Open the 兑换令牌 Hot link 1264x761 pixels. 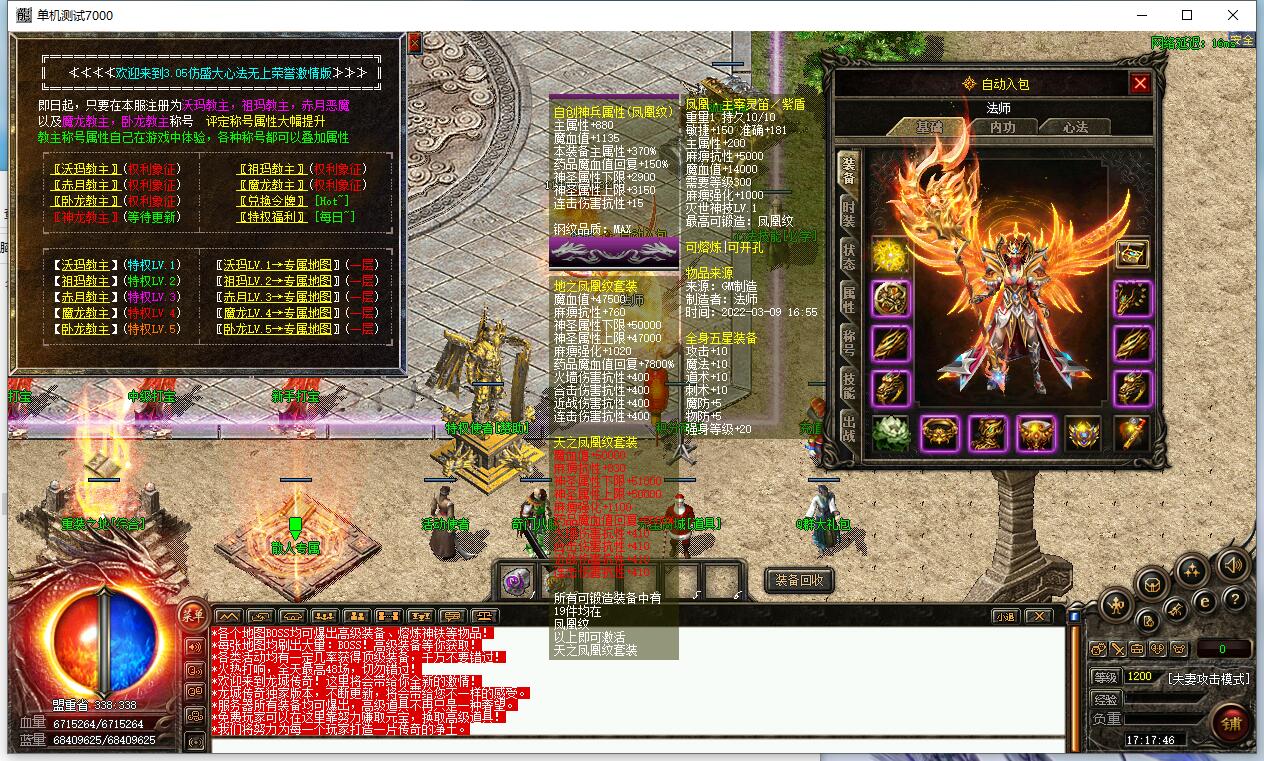tap(272, 201)
